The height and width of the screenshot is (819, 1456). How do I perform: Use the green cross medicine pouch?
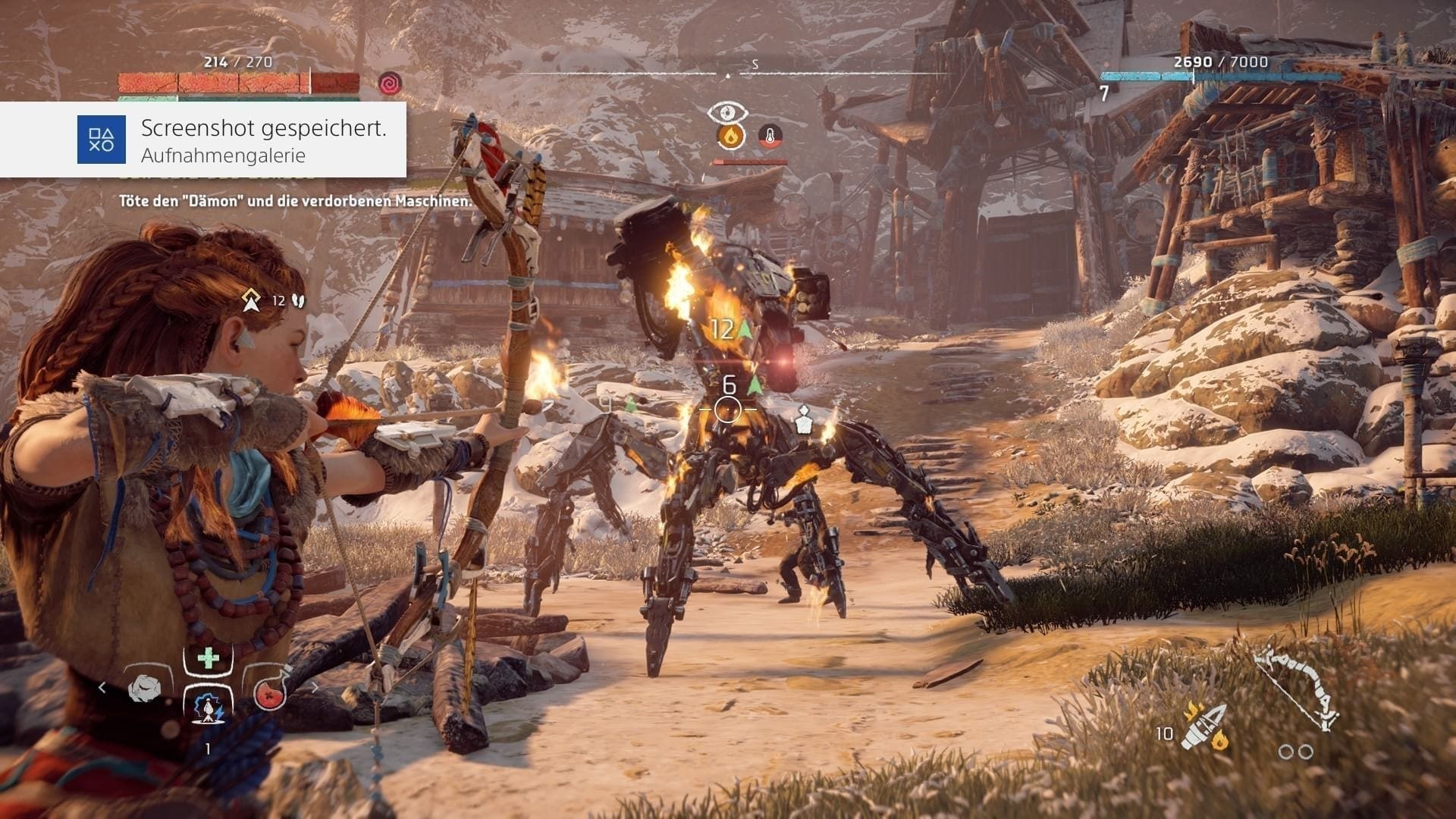208,657
